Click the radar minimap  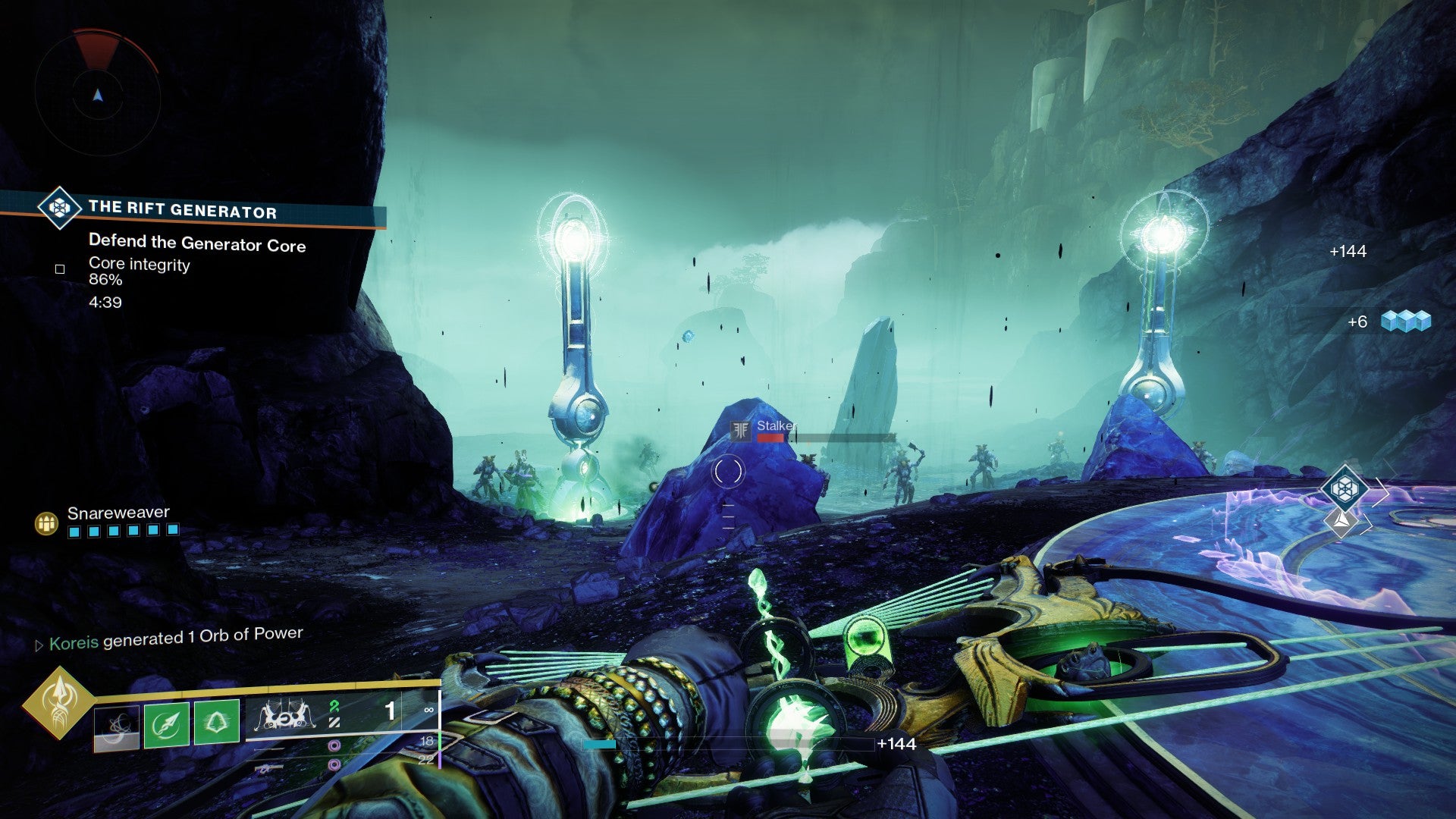[x=98, y=94]
